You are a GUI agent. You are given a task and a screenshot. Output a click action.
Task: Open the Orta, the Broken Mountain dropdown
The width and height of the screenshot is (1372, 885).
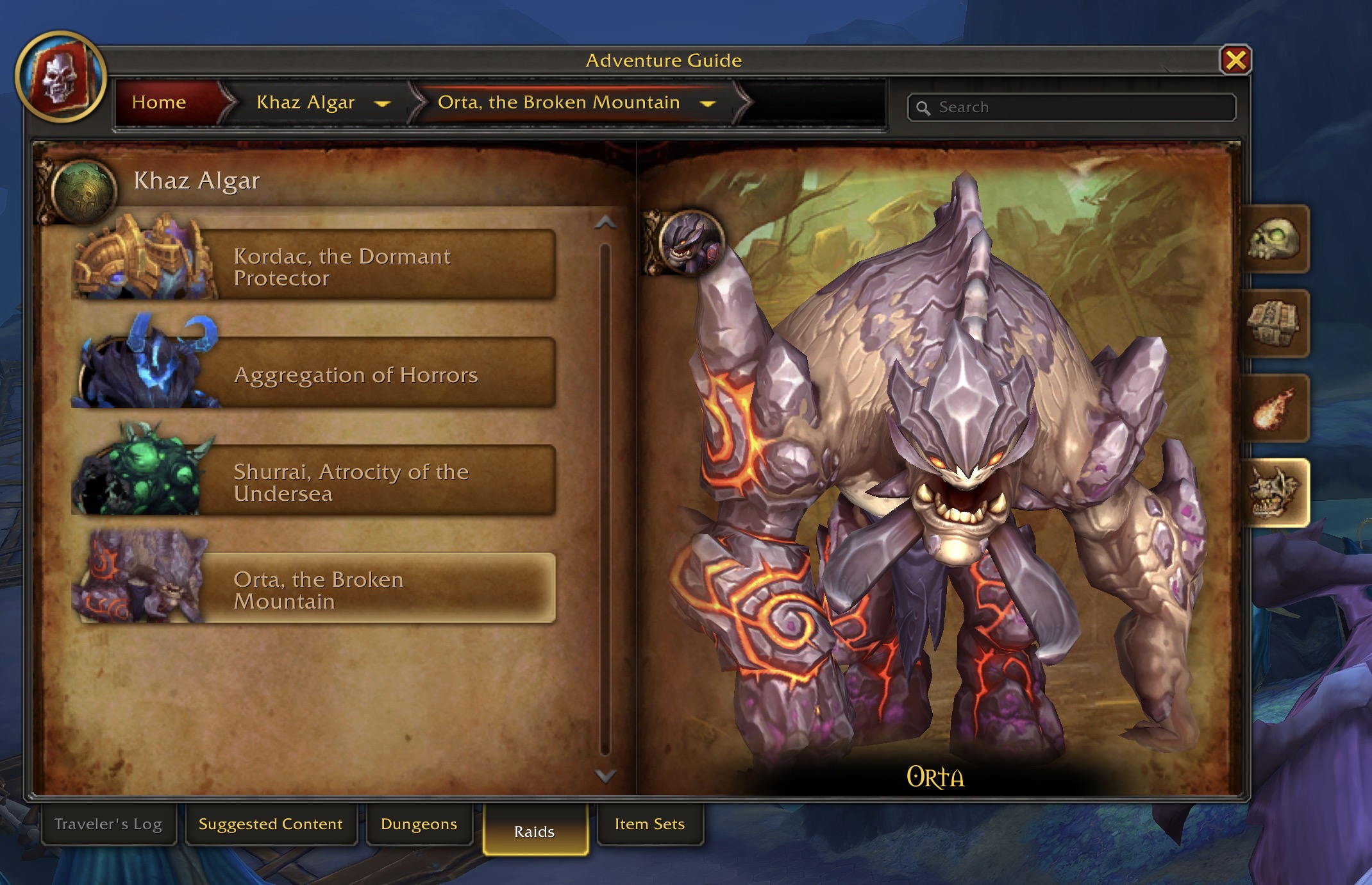(x=708, y=104)
